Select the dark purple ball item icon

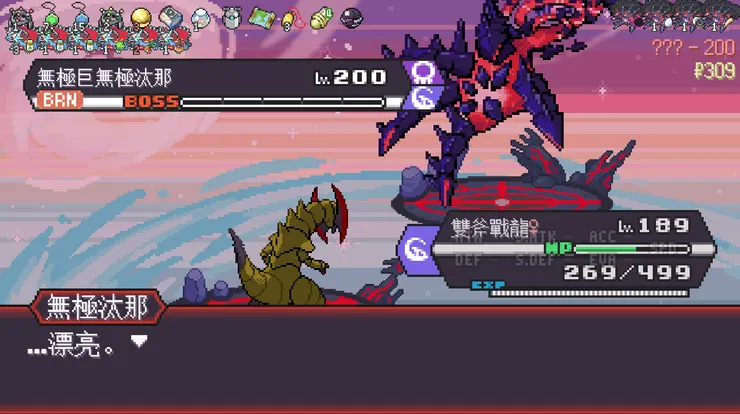pyautogui.click(x=351, y=17)
